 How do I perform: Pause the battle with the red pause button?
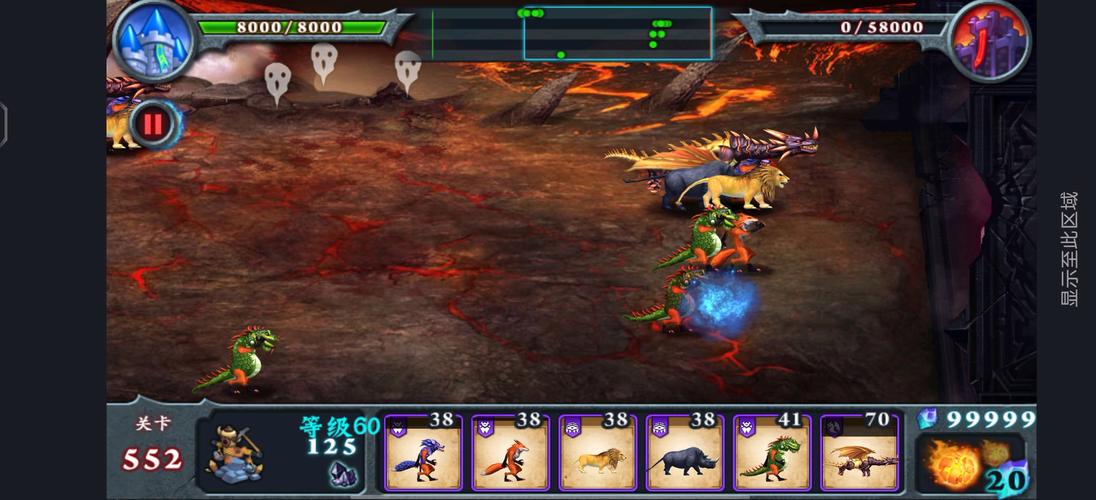coord(154,124)
